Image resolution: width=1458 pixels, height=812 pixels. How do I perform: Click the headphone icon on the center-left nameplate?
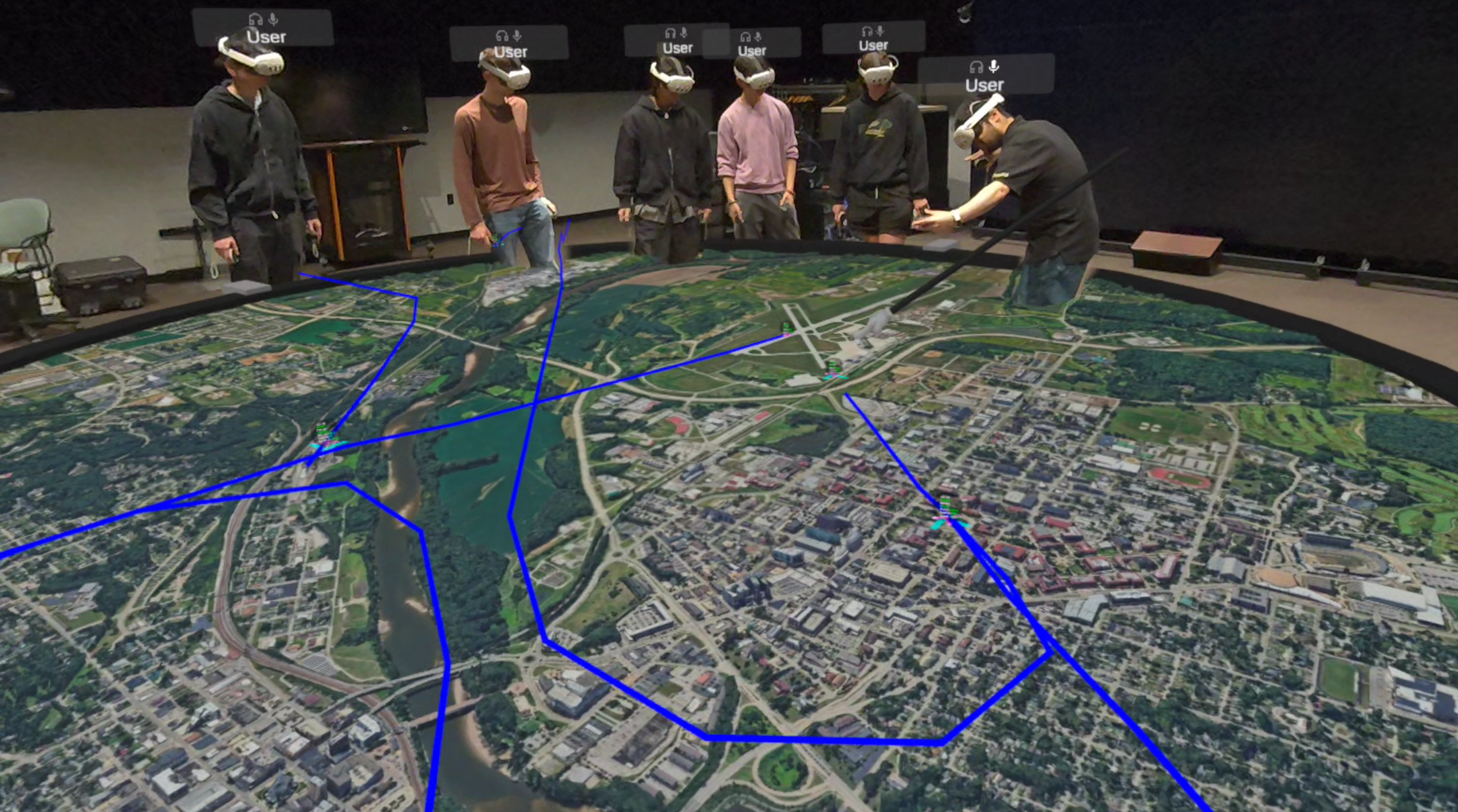[x=671, y=33]
